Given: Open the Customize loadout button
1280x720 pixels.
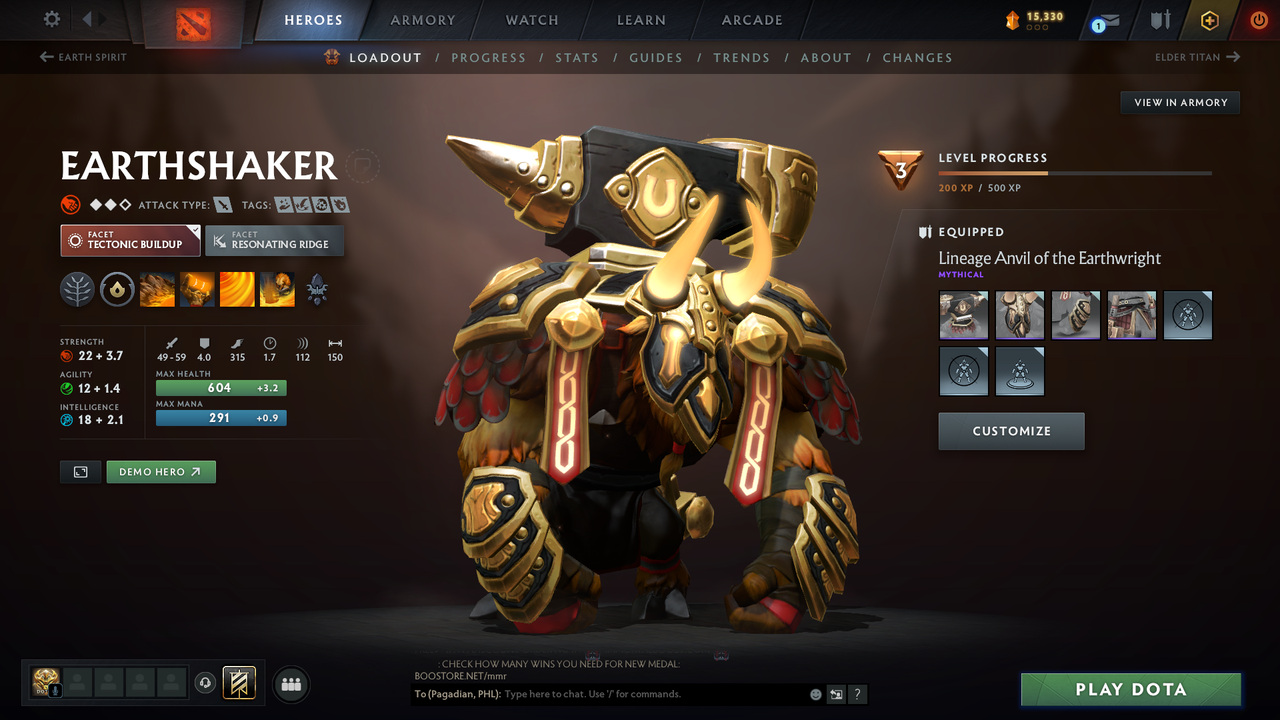Looking at the screenshot, I should click(x=1011, y=431).
